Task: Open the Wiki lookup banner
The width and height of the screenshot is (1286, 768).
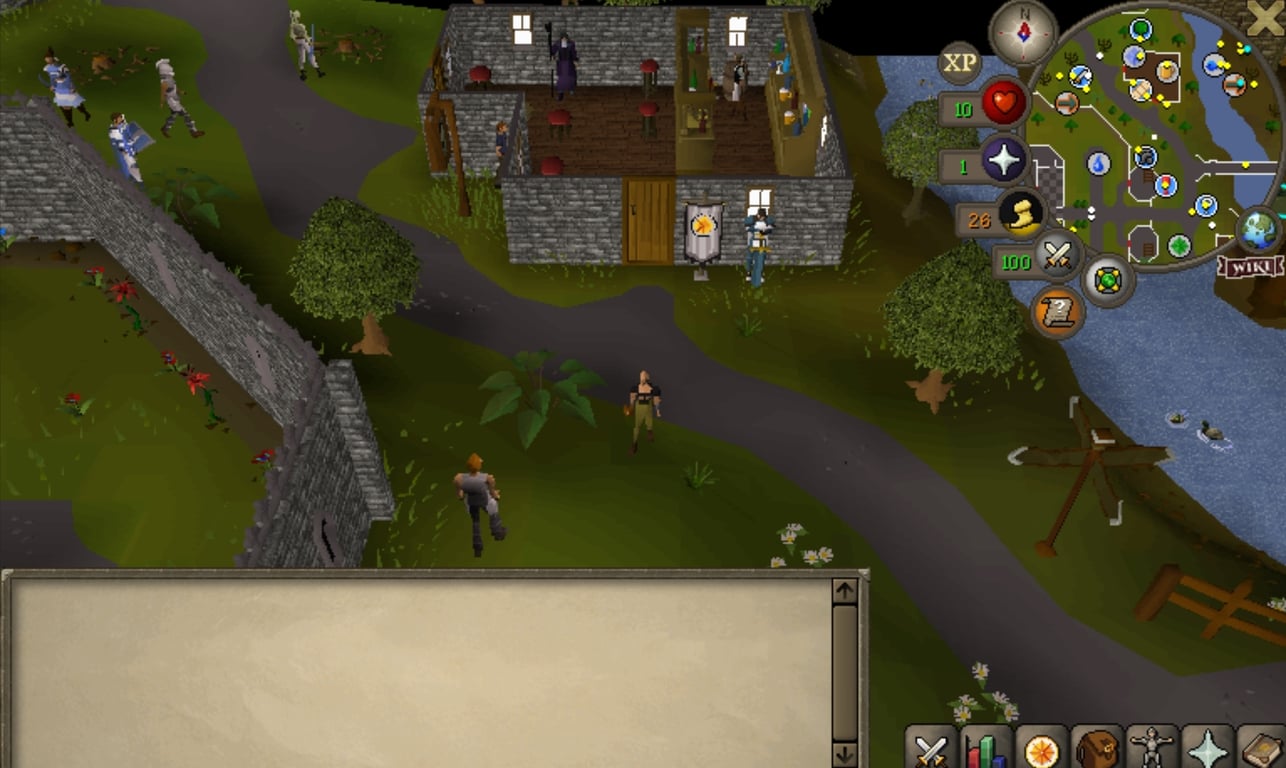Action: point(1249,266)
